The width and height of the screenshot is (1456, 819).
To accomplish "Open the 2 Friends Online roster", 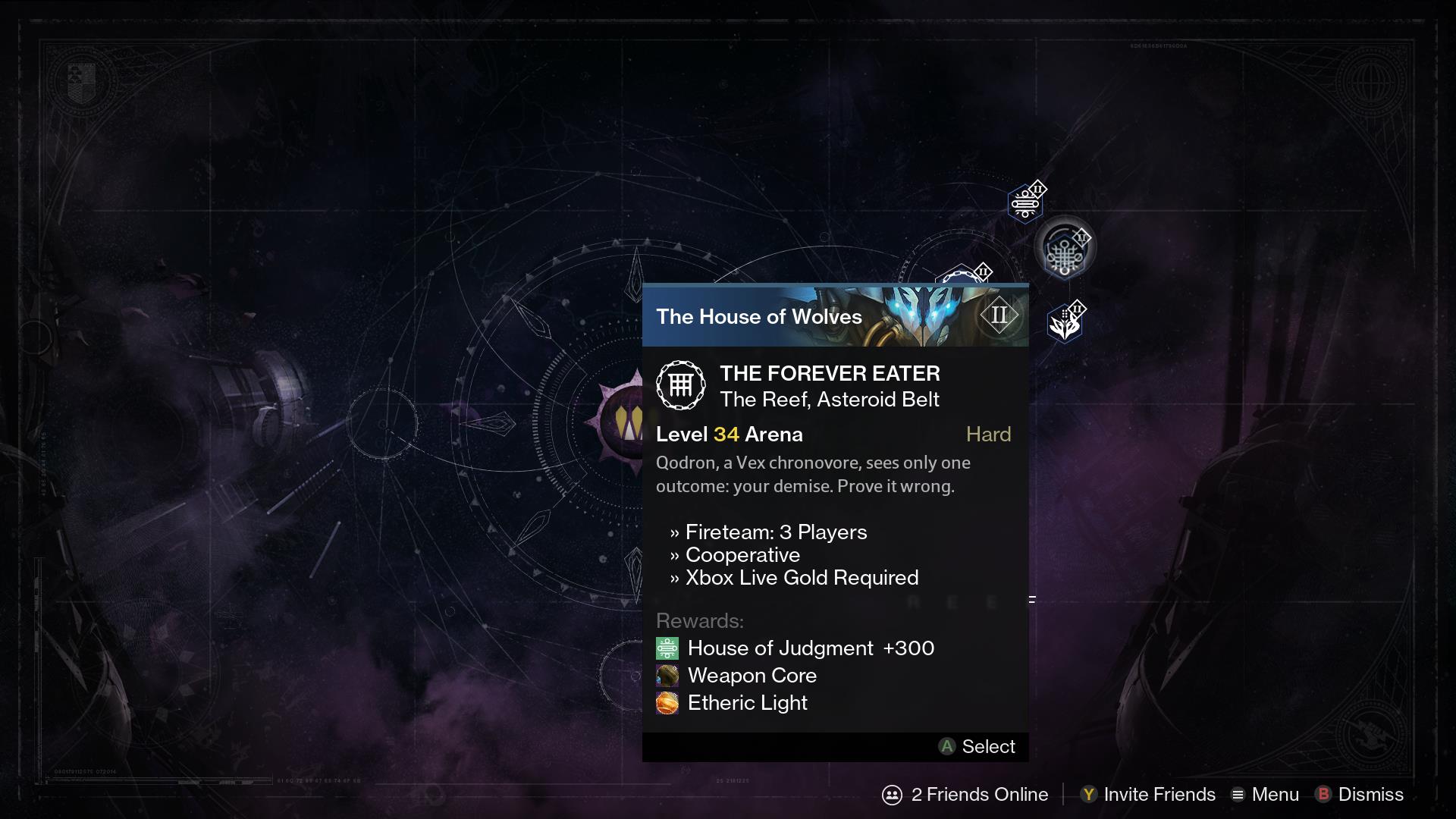I will [965, 794].
